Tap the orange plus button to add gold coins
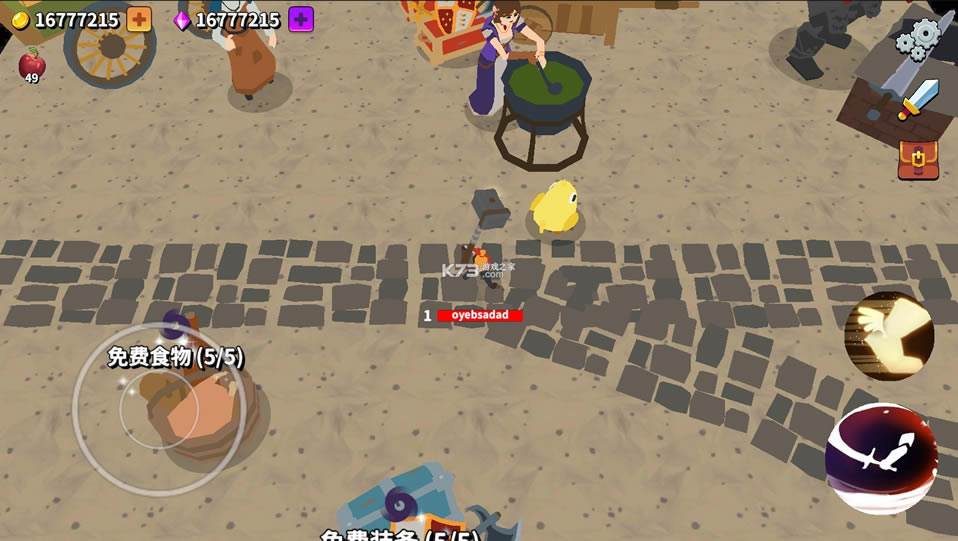Screen dimensions: 958x541 (x=139, y=19)
